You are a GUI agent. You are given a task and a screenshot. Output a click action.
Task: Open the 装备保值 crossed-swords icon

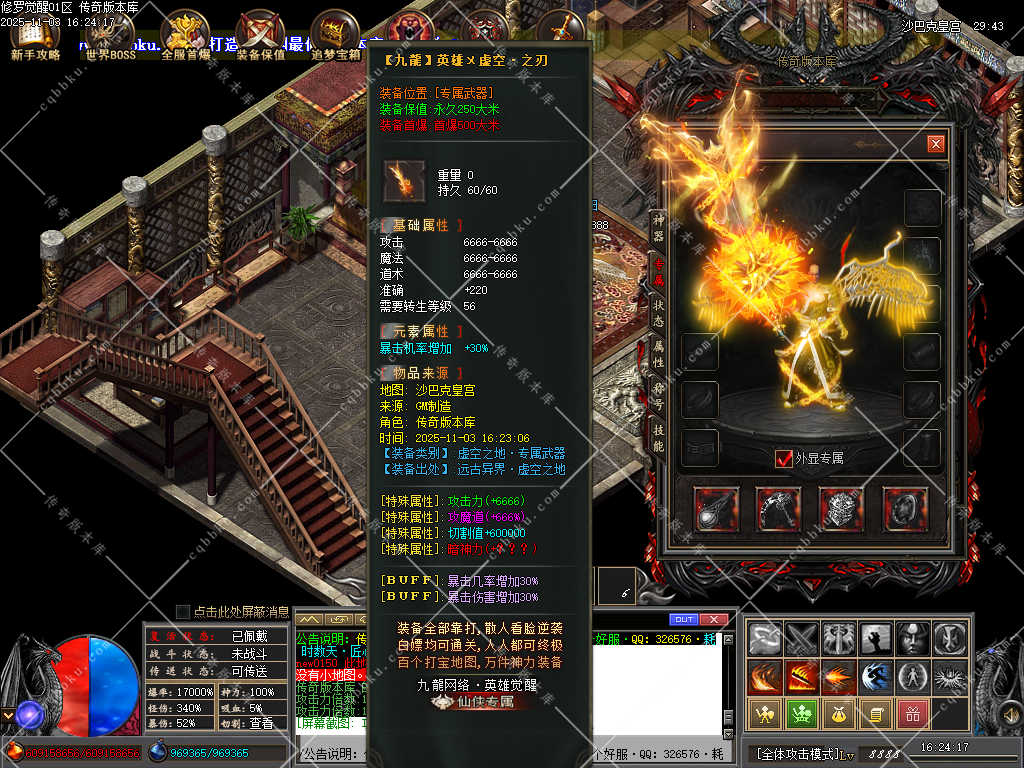click(x=260, y=36)
